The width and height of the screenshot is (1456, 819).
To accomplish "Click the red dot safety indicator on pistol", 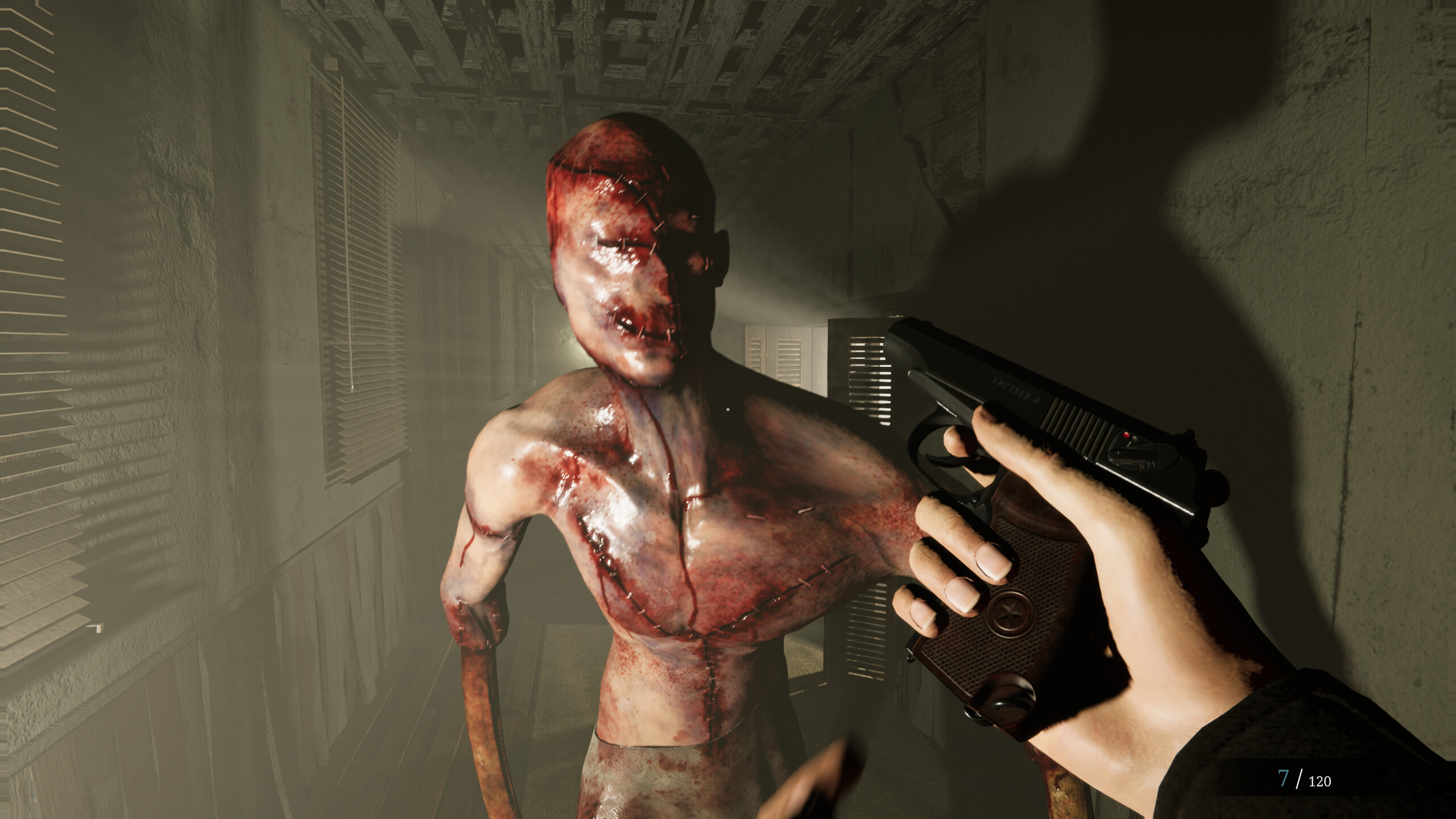I will [x=1126, y=433].
